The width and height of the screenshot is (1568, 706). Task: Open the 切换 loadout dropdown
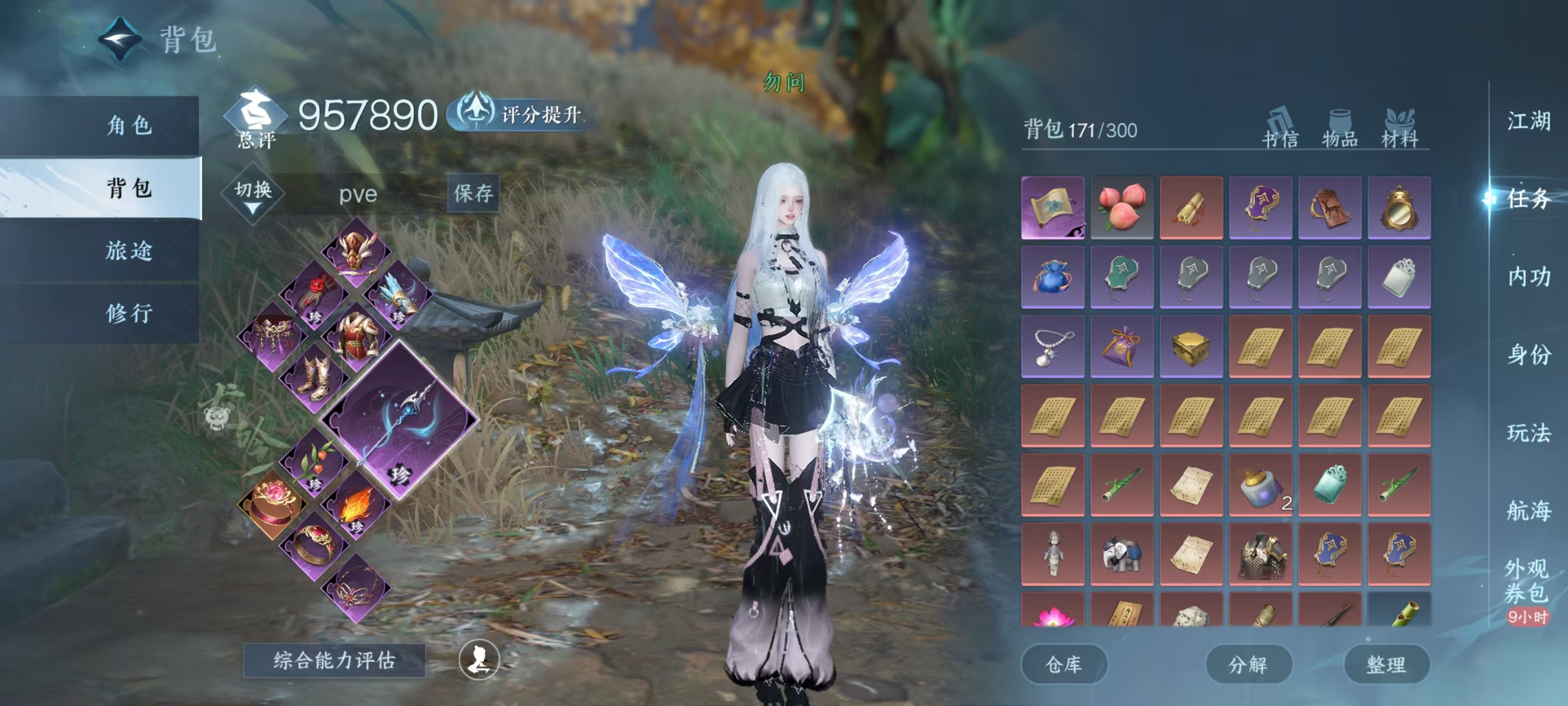point(253,194)
